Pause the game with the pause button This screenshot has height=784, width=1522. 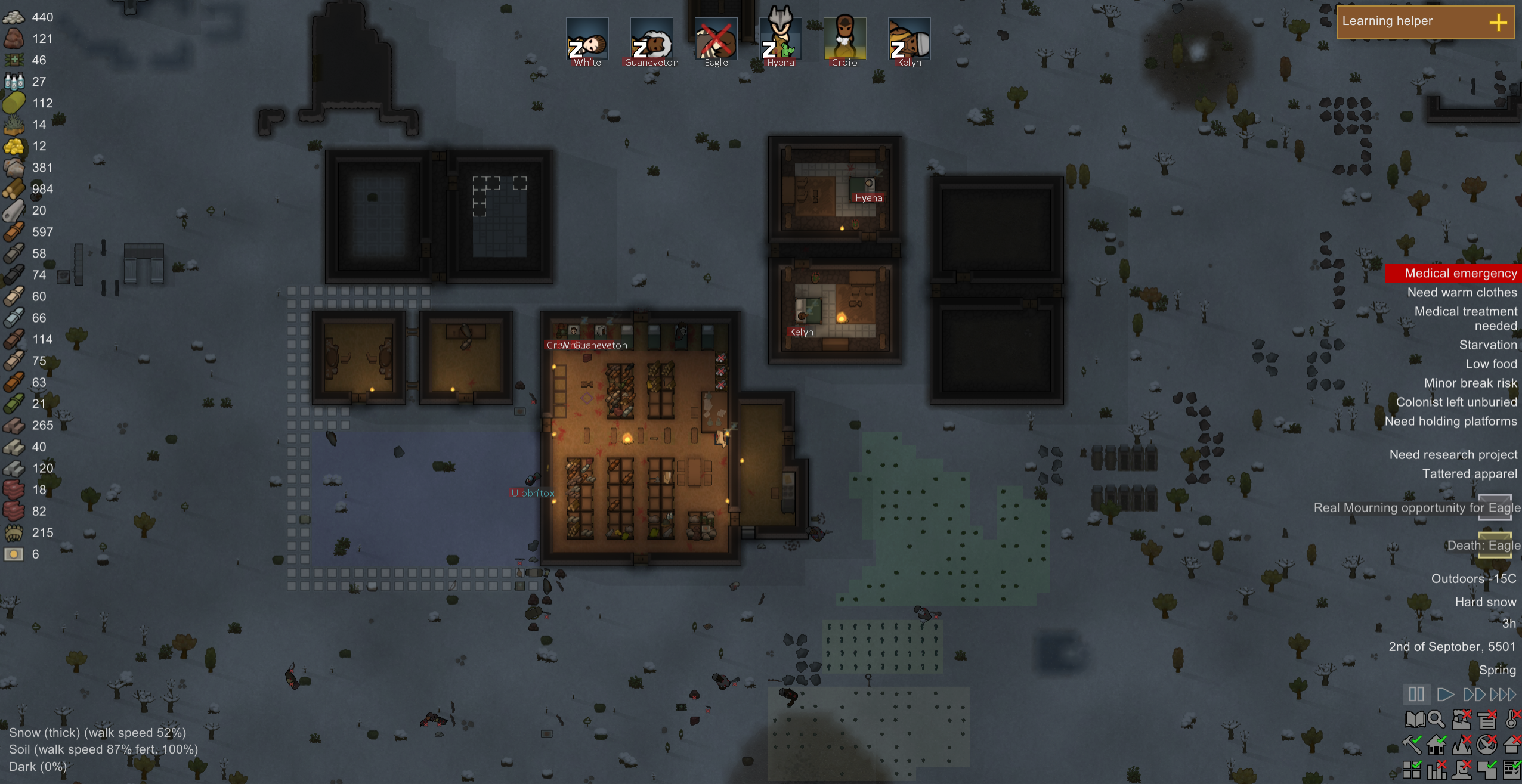tap(1416, 694)
